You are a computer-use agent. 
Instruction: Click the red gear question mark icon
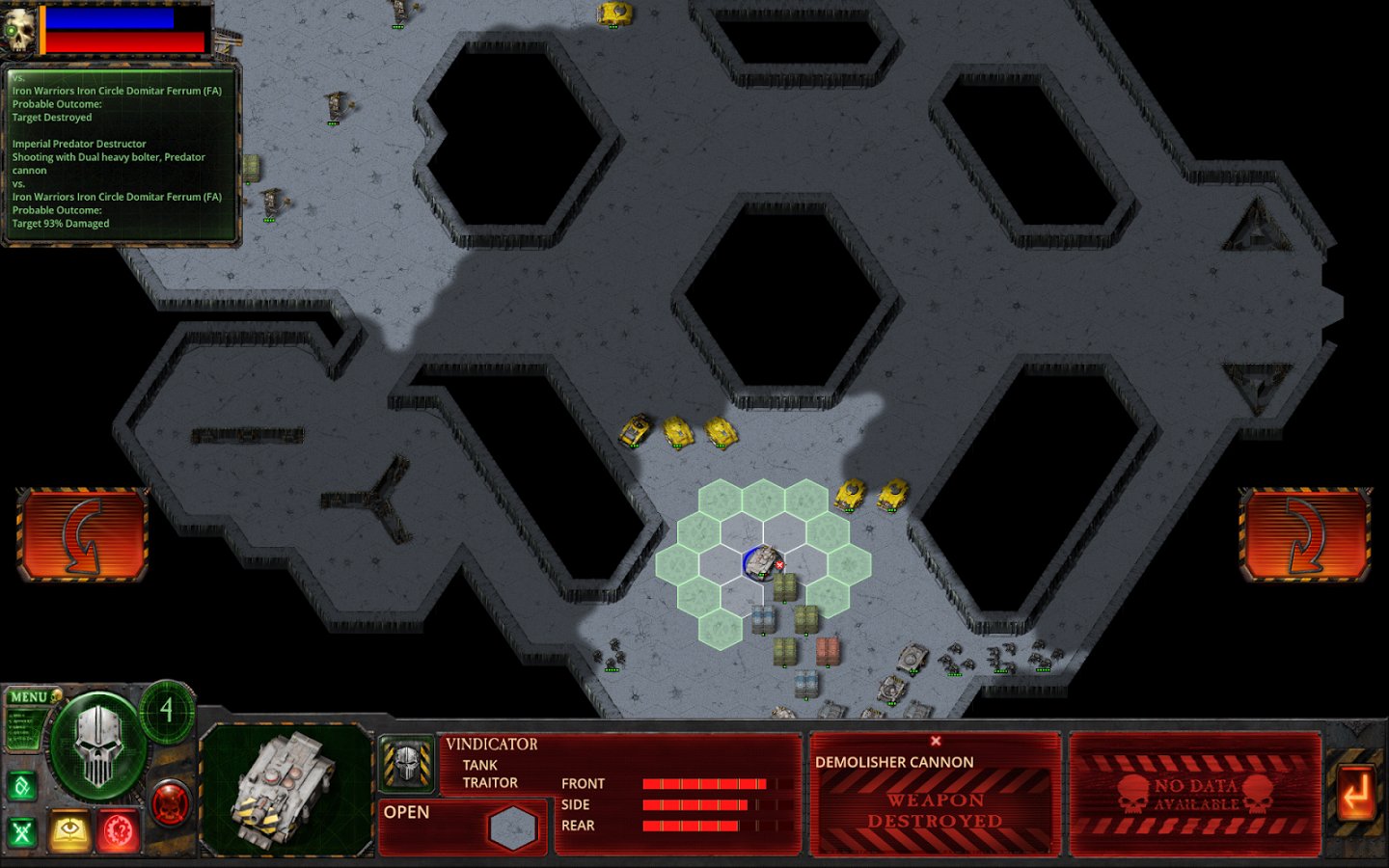(x=119, y=831)
